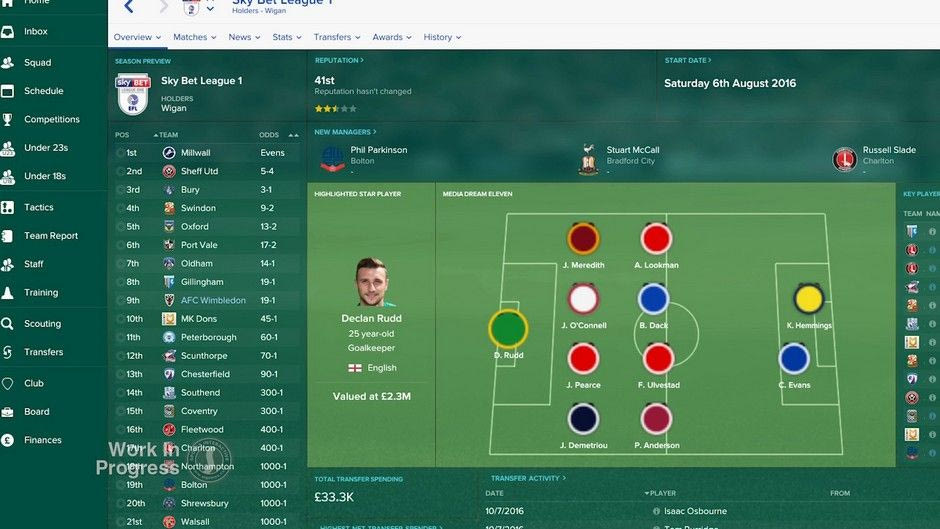The height and width of the screenshot is (529, 940).
Task: Open the Transfers sidebar entry
Action: pyautogui.click(x=44, y=352)
